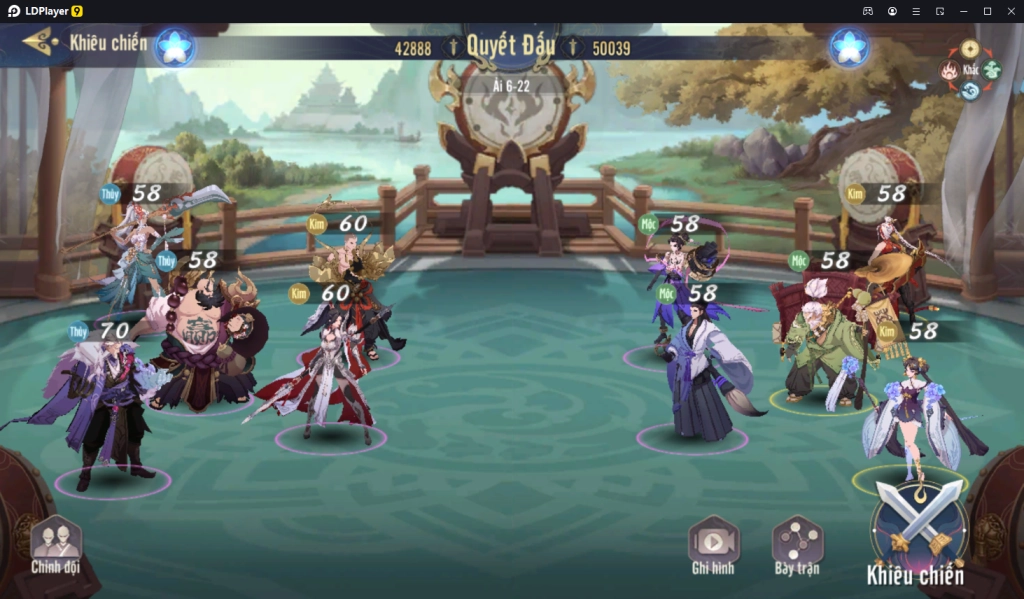
Task: Tap the right team's blue flower emblem
Action: (x=849, y=47)
